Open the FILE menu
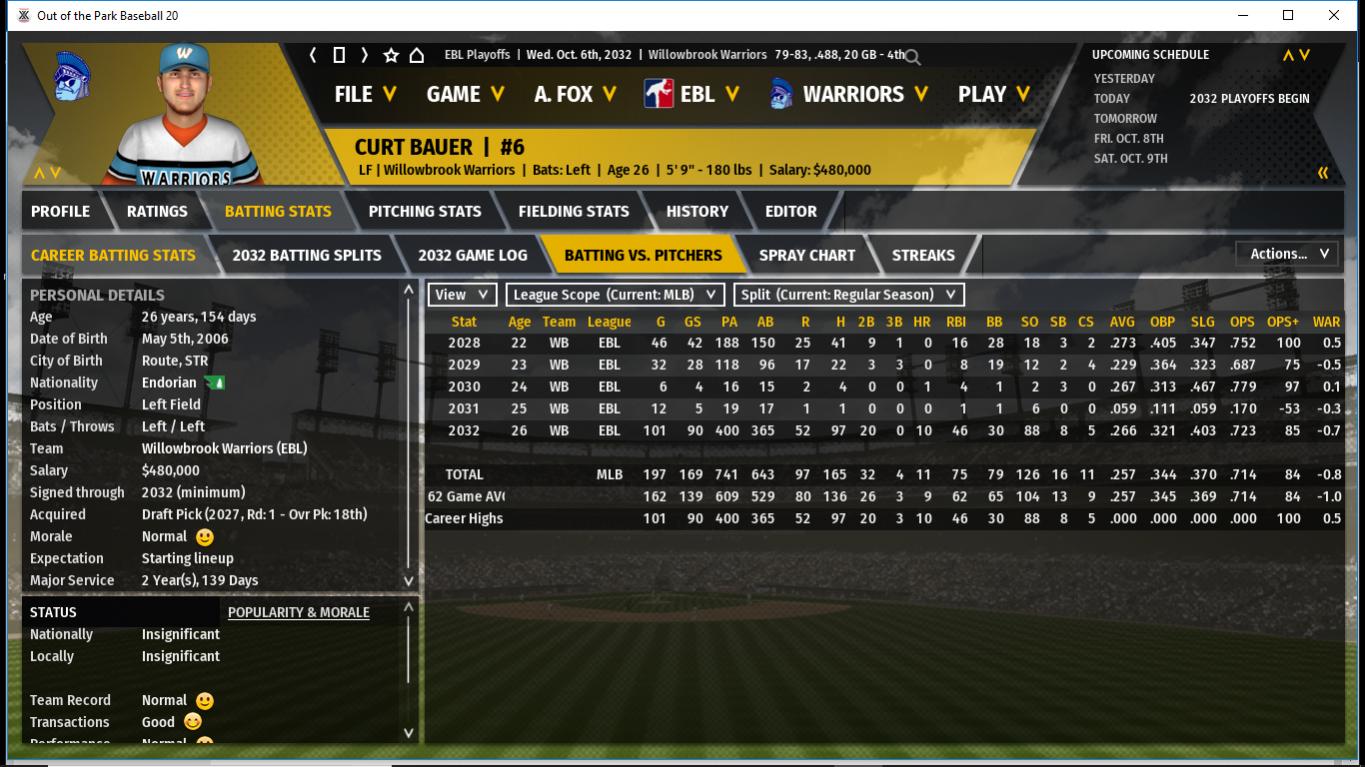Viewport: 1365px width, 767px height. click(365, 94)
